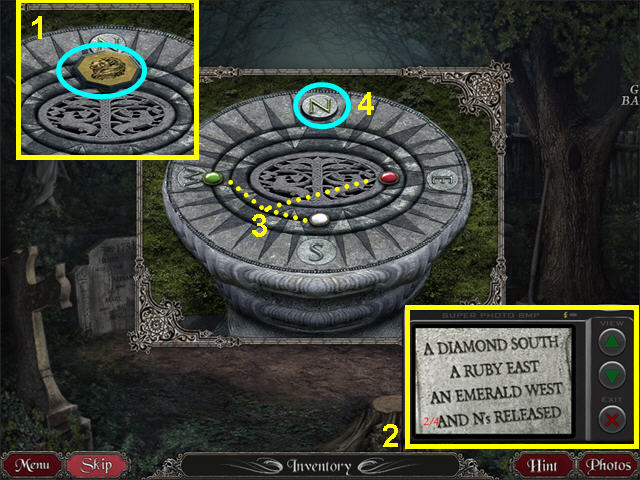Open the Inventory bar

pyautogui.click(x=322, y=466)
